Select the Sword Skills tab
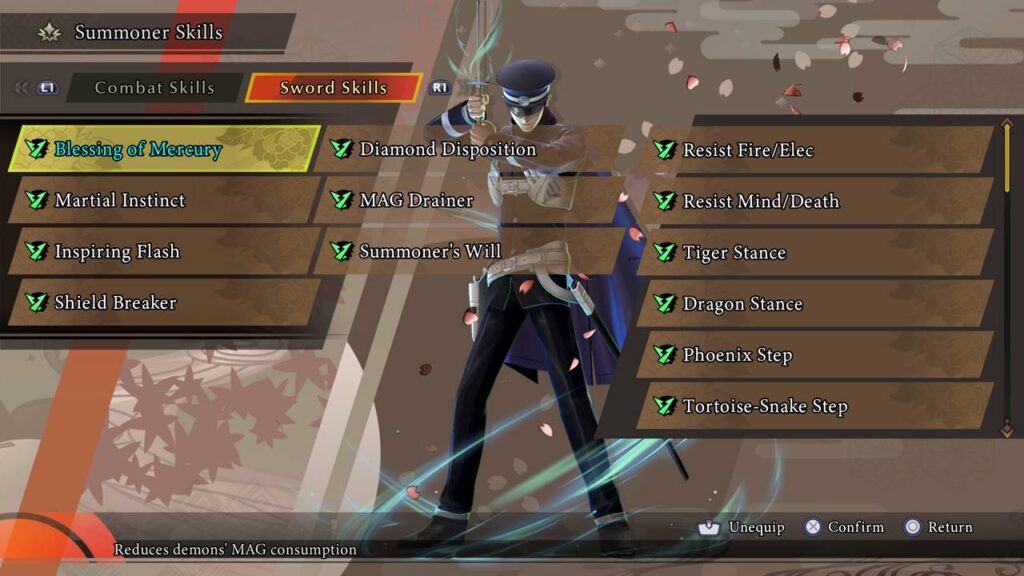This screenshot has height=576, width=1024. pyautogui.click(x=333, y=88)
